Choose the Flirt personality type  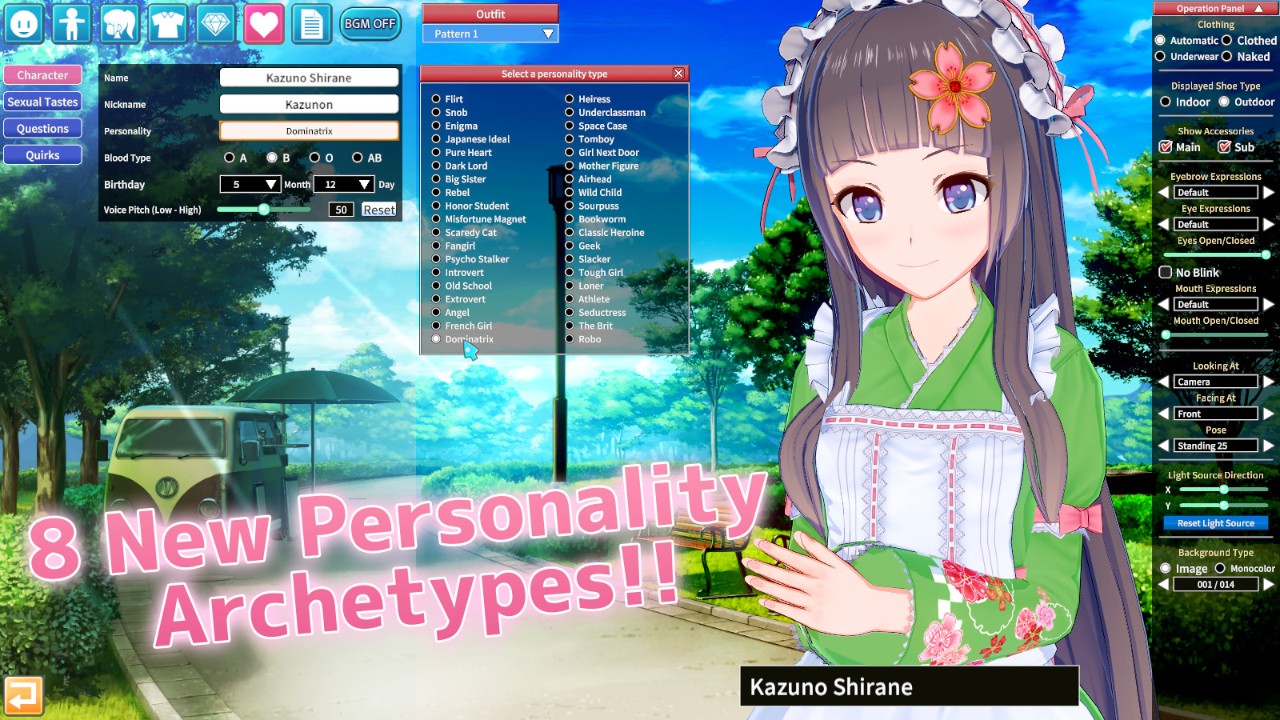pyautogui.click(x=436, y=99)
